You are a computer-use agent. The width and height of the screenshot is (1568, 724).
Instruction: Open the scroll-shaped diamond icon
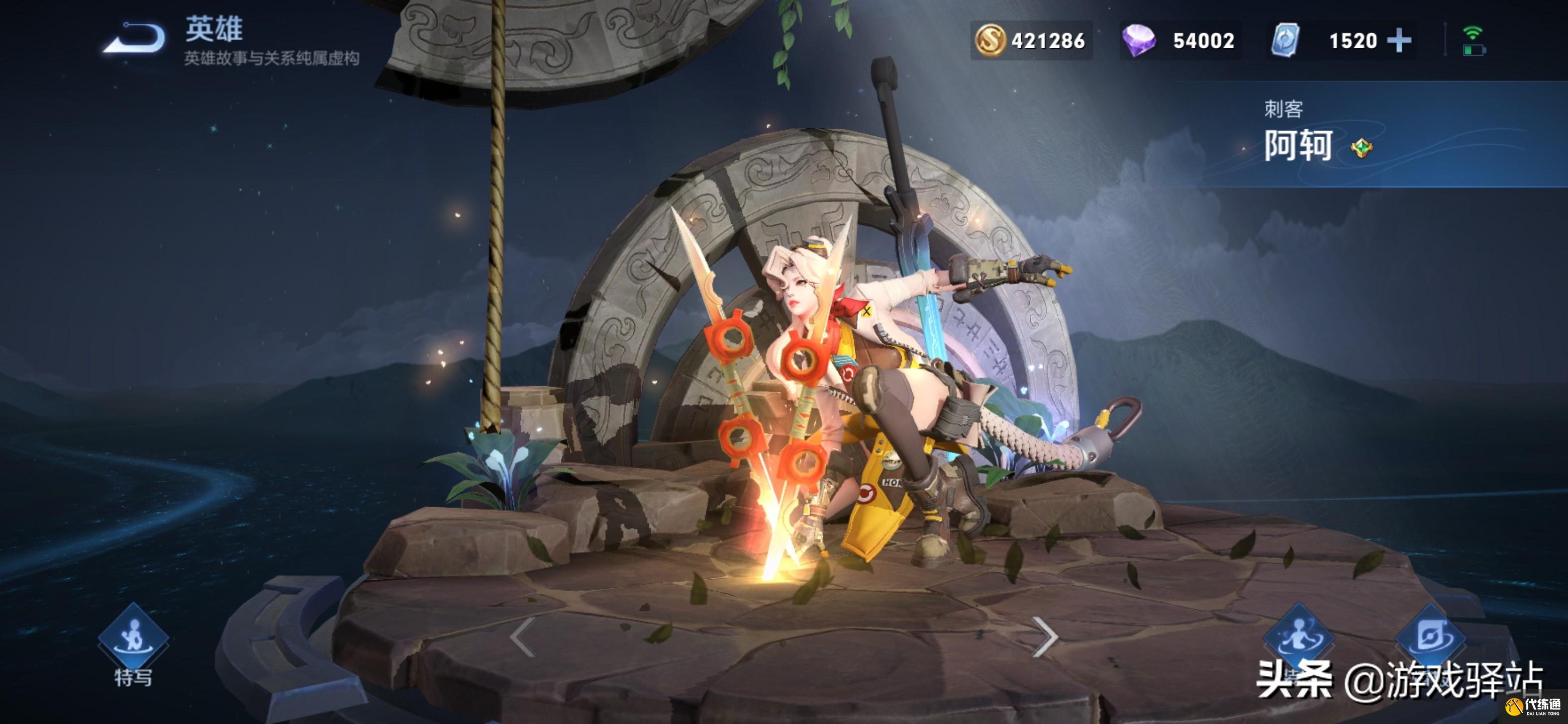(x=1430, y=637)
